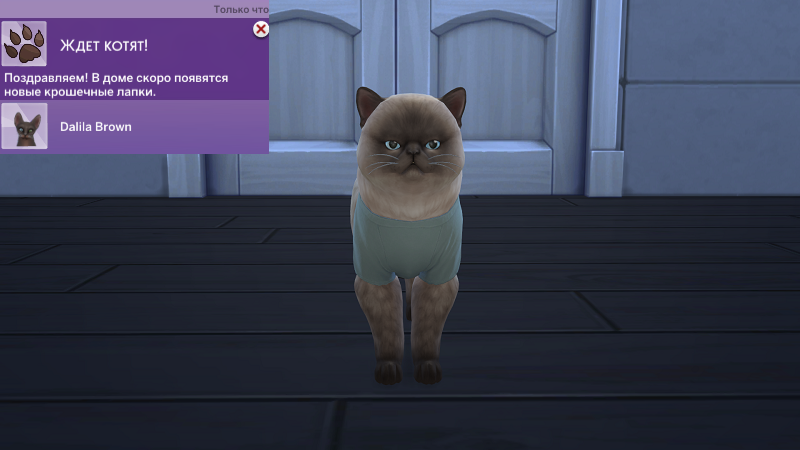The width and height of the screenshot is (800, 450).
Task: Click the paw print notification icon
Action: (x=24, y=44)
